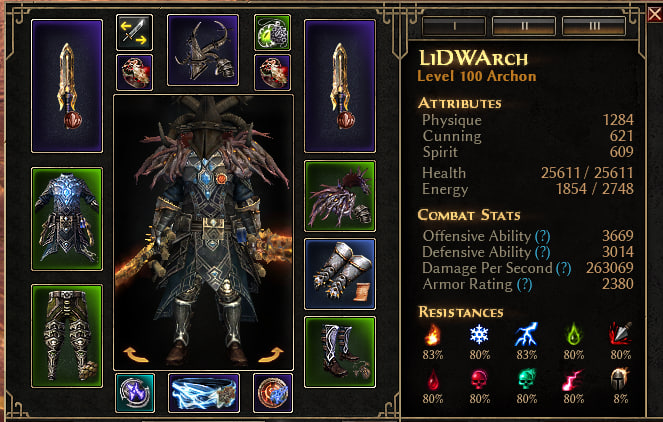The width and height of the screenshot is (663, 422).
Task: Open character sheet tab II
Action: (512, 24)
